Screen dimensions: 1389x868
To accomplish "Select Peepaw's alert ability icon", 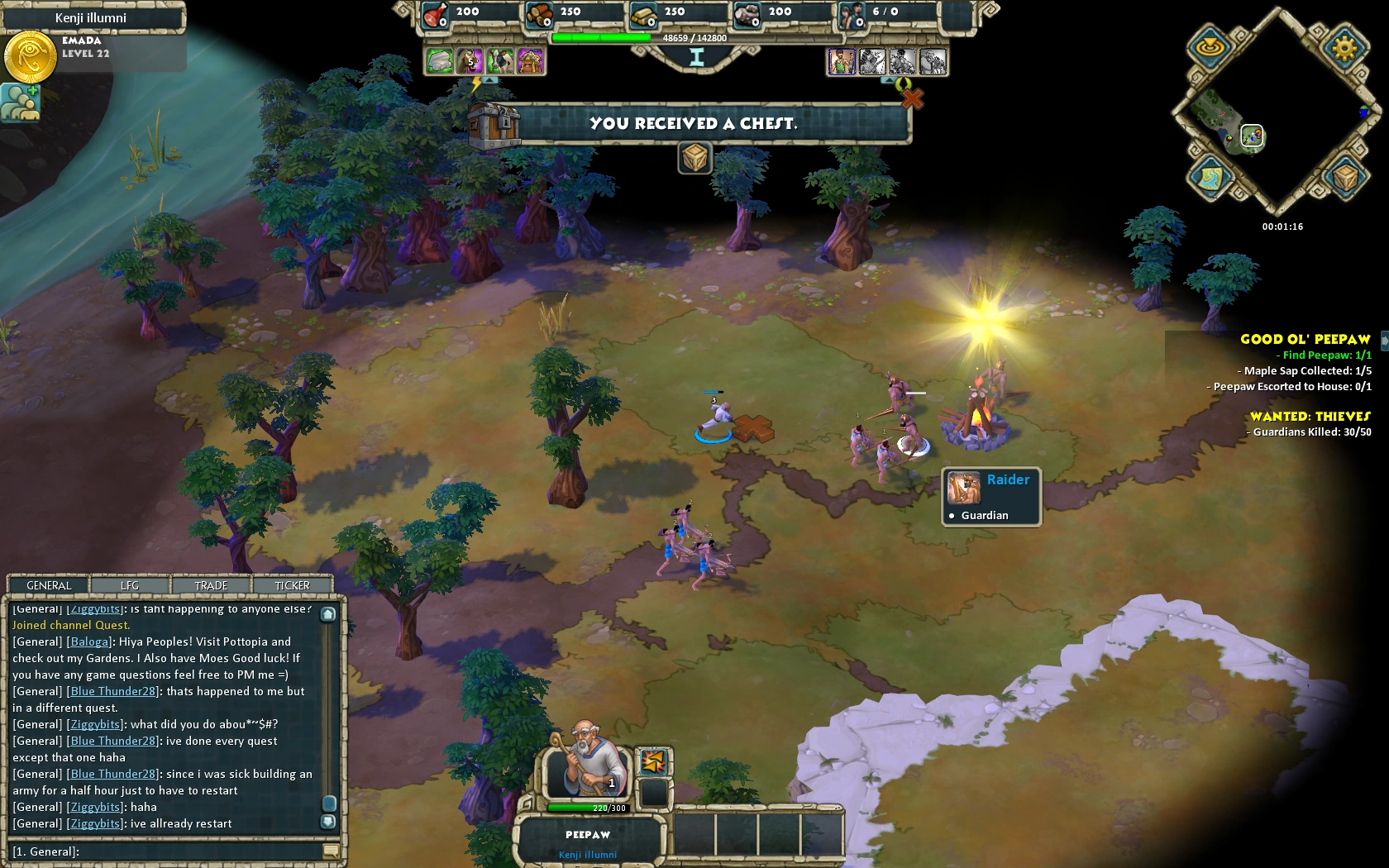I will (x=653, y=761).
